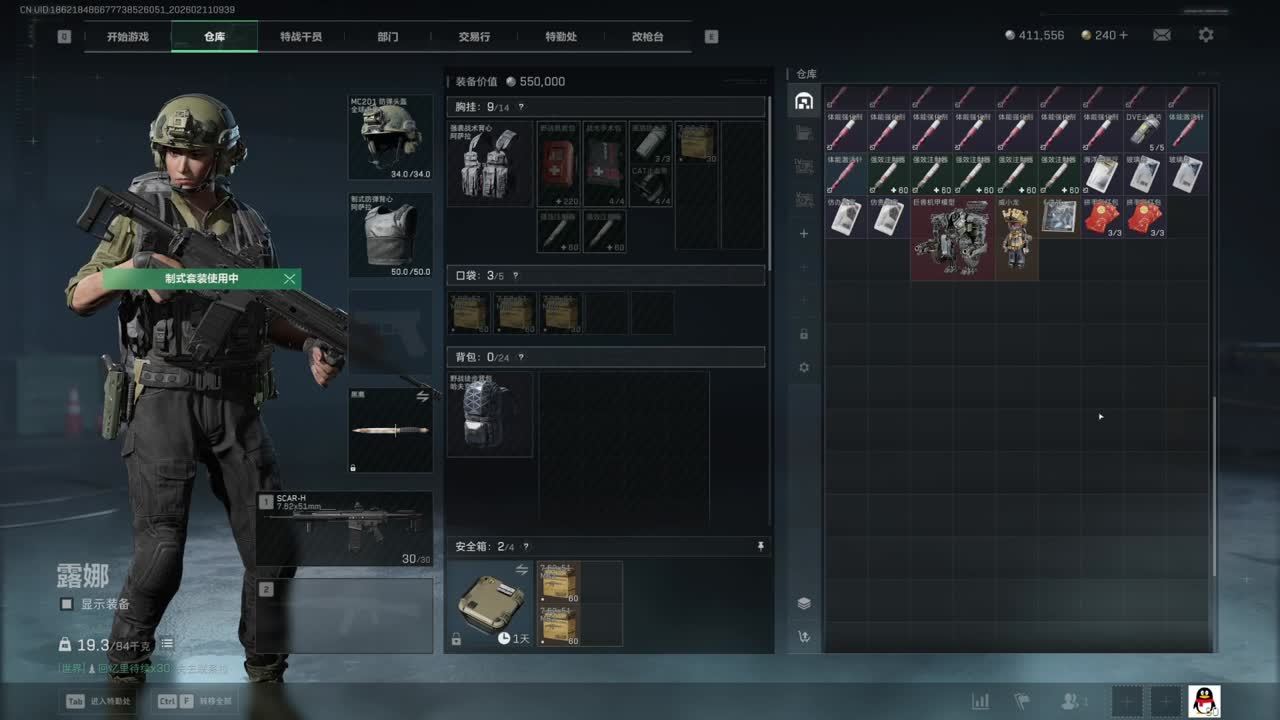Open the mail envelope icon
The height and width of the screenshot is (720, 1280).
tap(1162, 35)
